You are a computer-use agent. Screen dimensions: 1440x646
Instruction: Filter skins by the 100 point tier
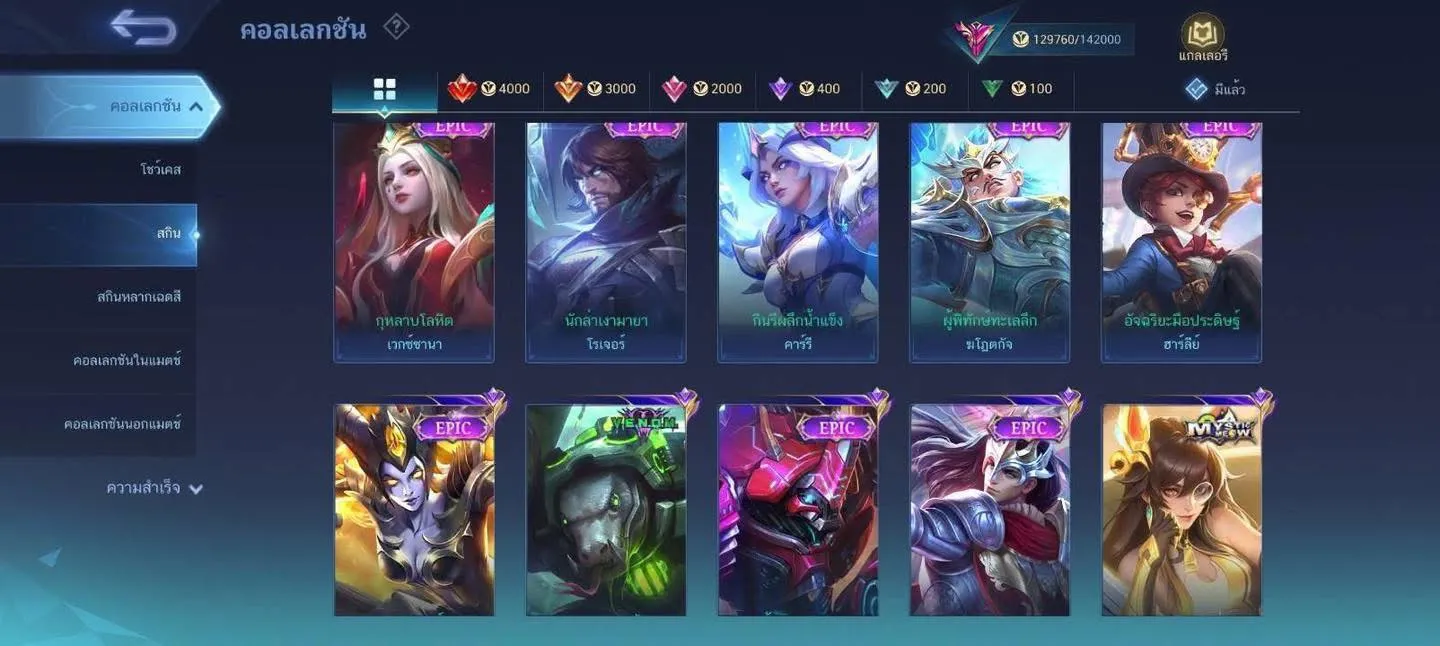[1017, 89]
